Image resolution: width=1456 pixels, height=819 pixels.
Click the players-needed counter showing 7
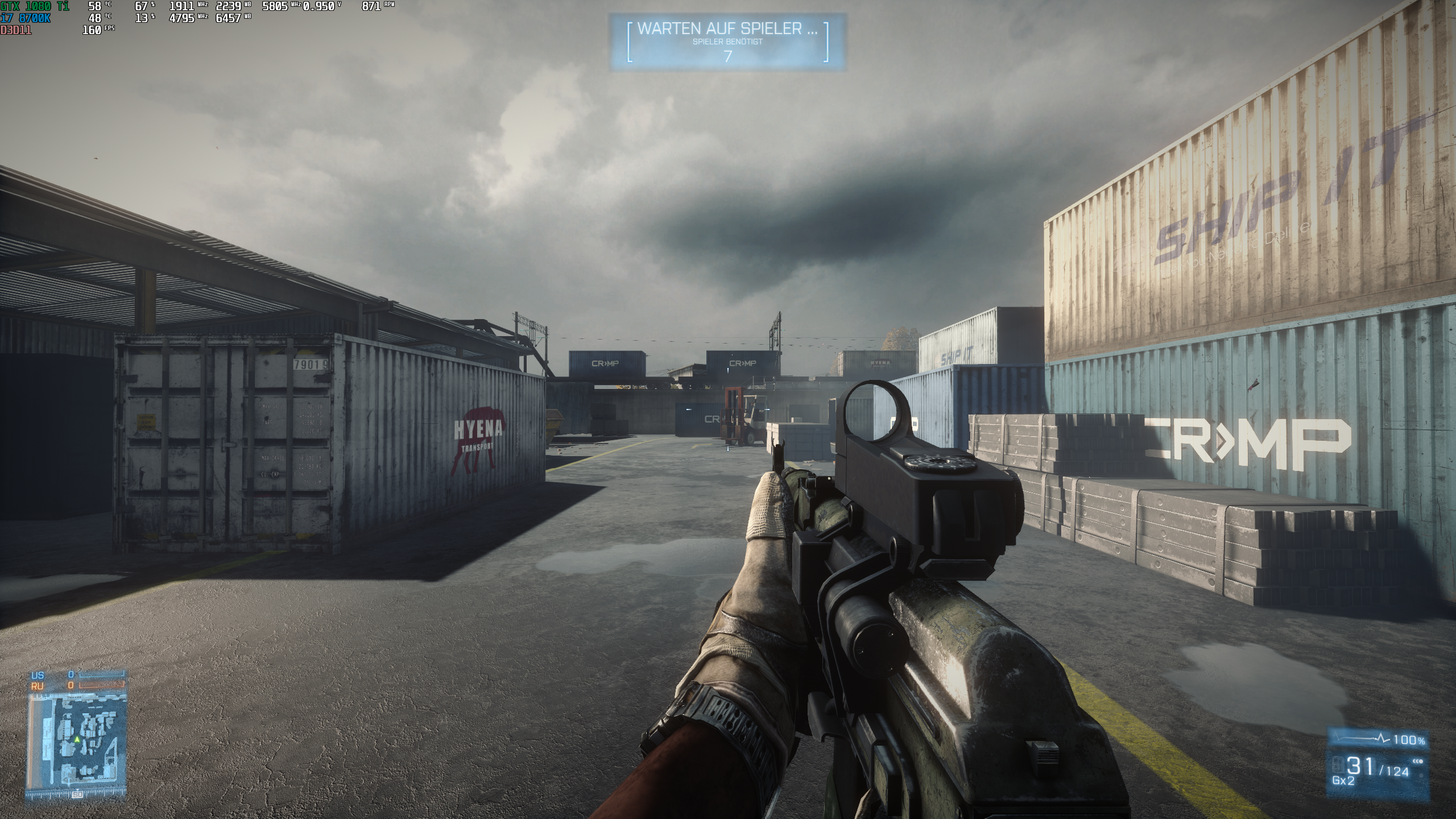729,56
